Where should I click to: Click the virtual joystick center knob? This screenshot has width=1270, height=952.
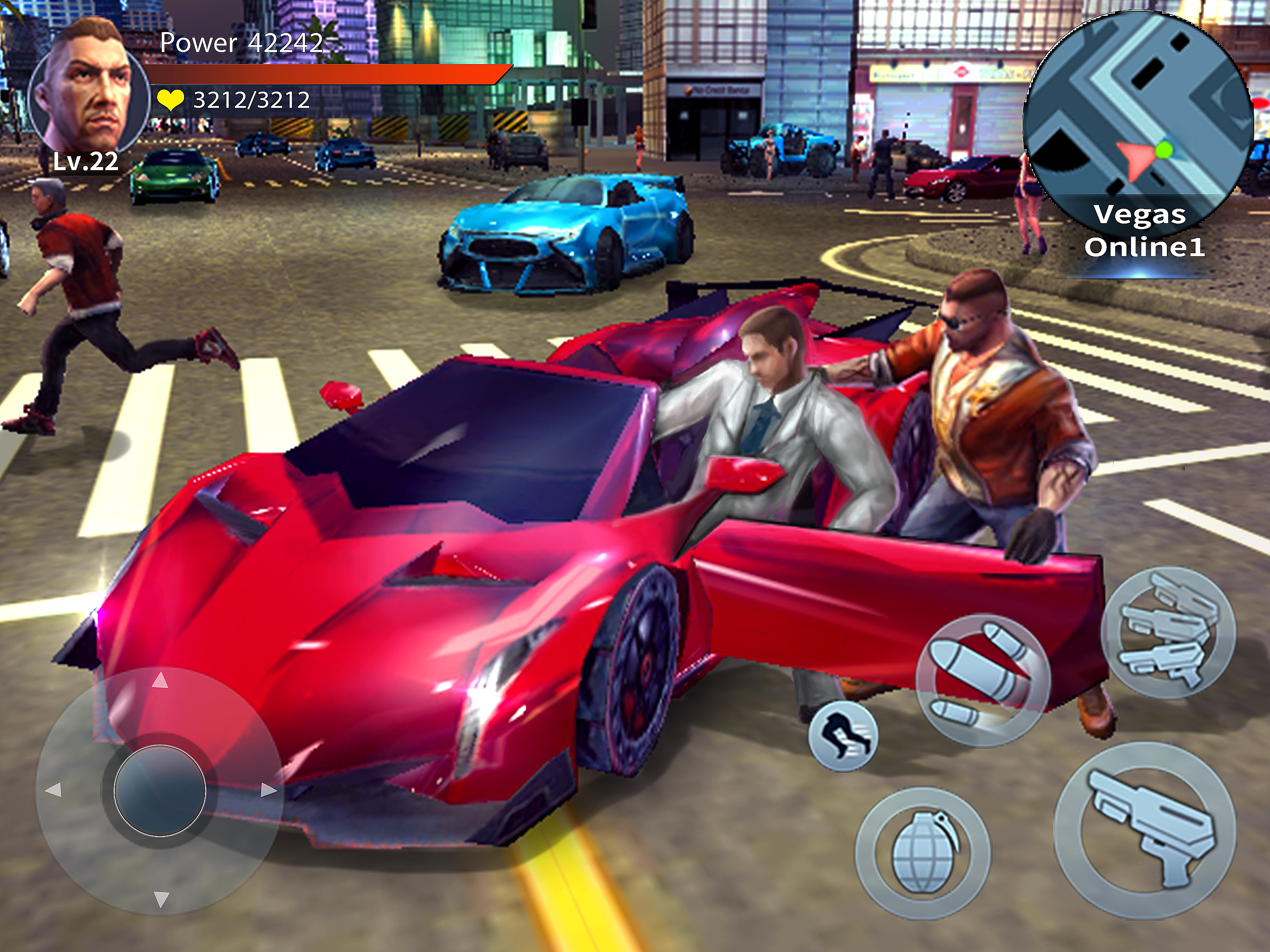[x=160, y=790]
